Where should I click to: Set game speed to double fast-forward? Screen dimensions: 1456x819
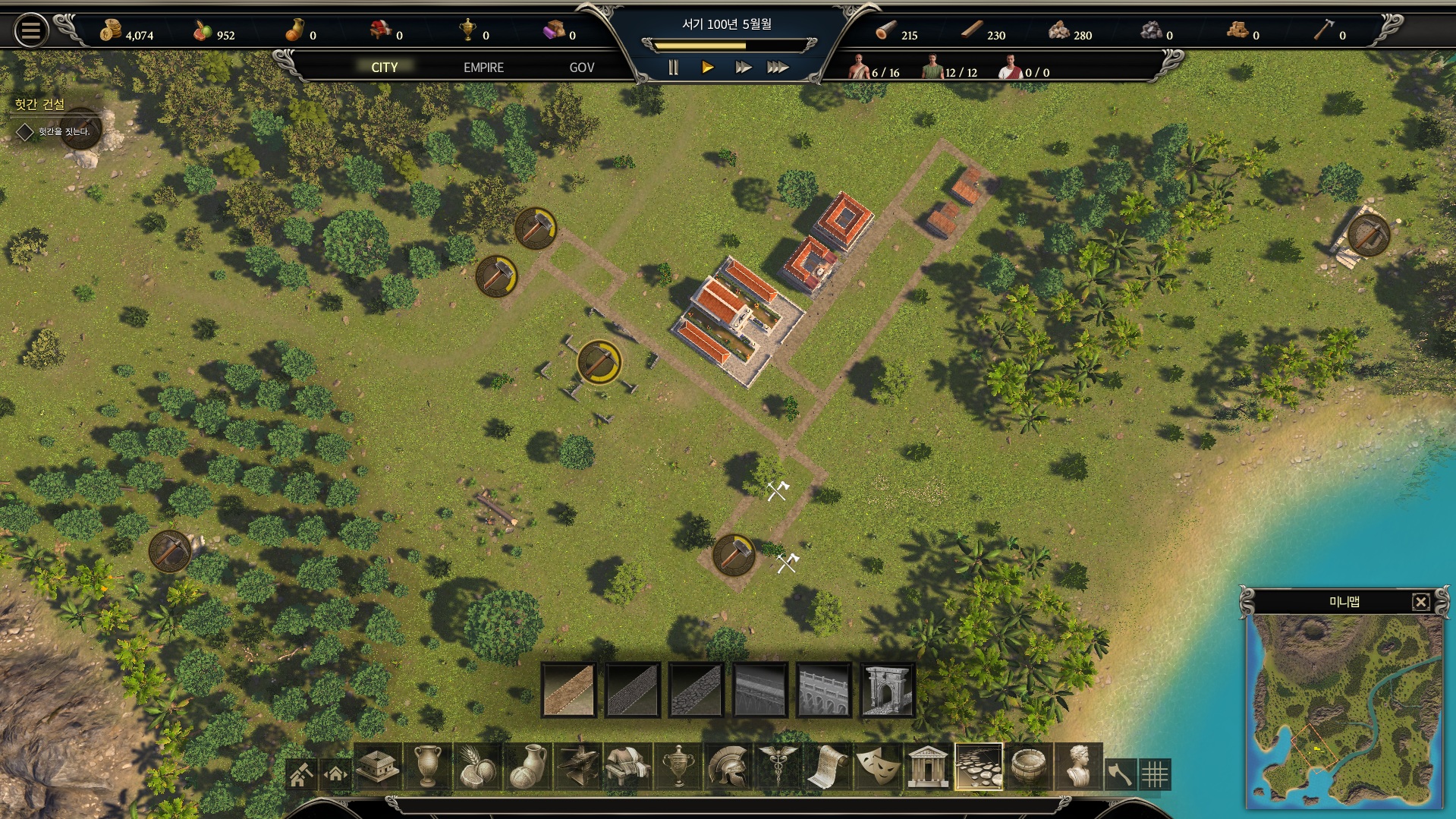tap(743, 68)
